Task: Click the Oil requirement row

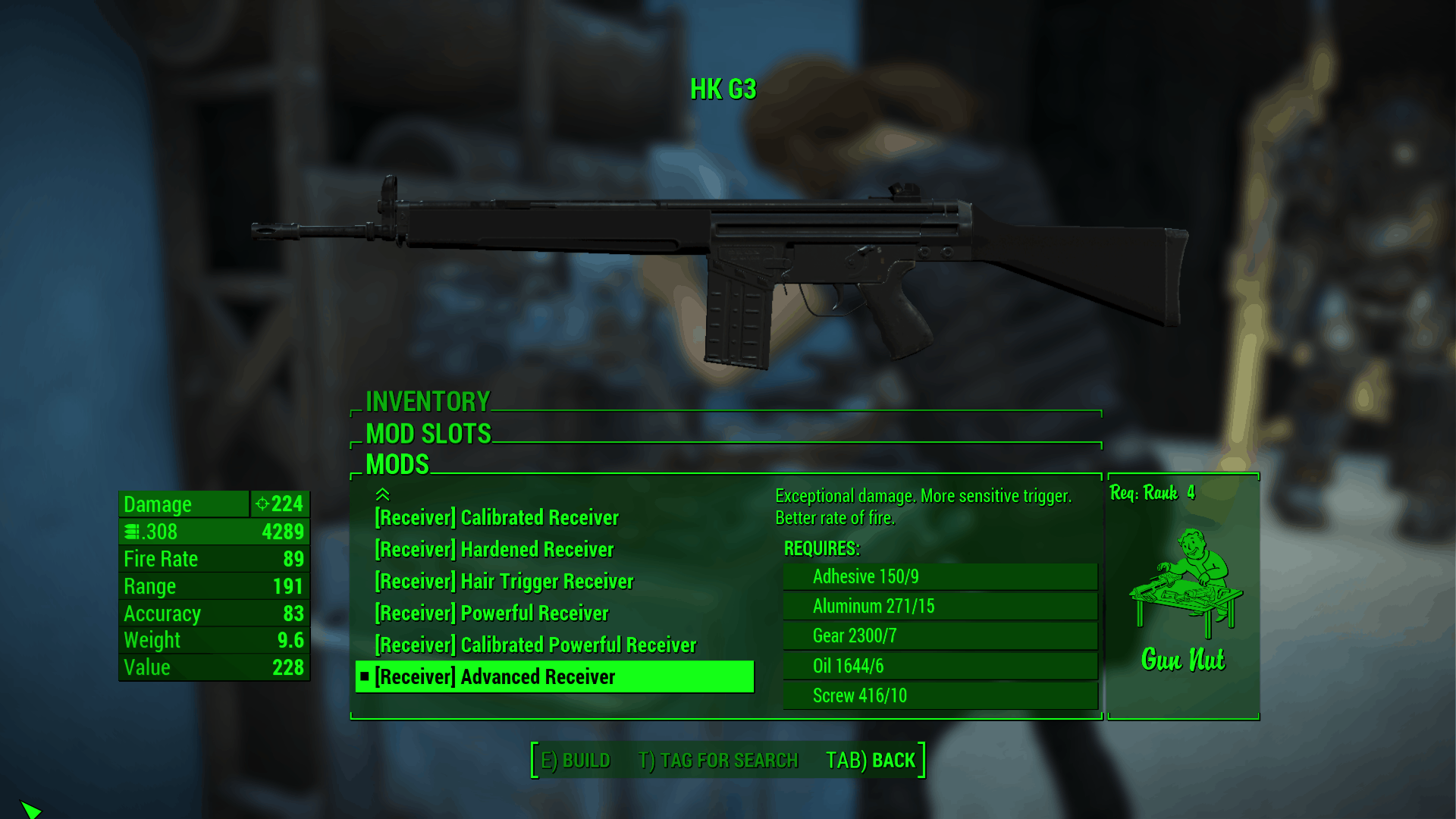Action: click(940, 666)
